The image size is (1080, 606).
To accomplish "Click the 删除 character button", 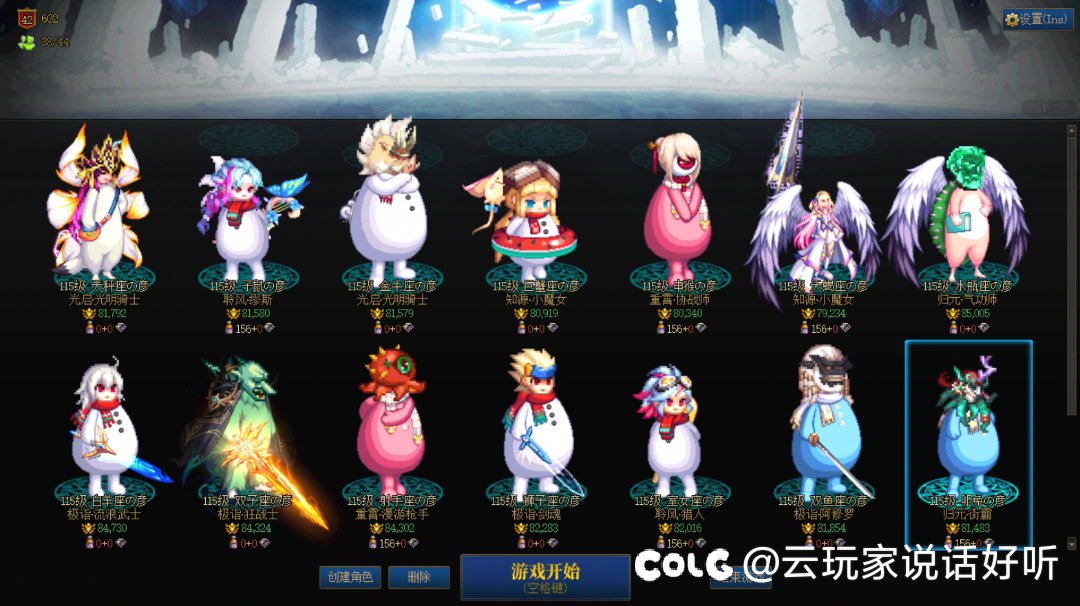I will (x=419, y=577).
